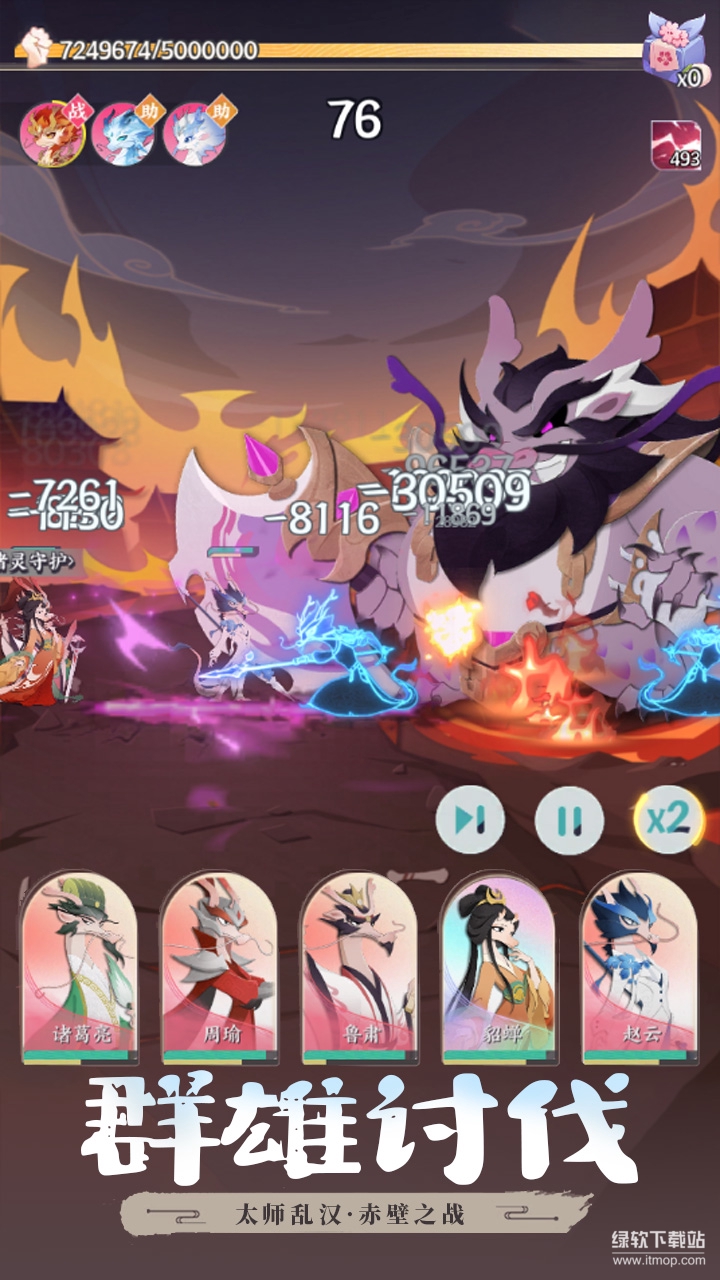Choose the 周瑜 hero card

[219, 967]
